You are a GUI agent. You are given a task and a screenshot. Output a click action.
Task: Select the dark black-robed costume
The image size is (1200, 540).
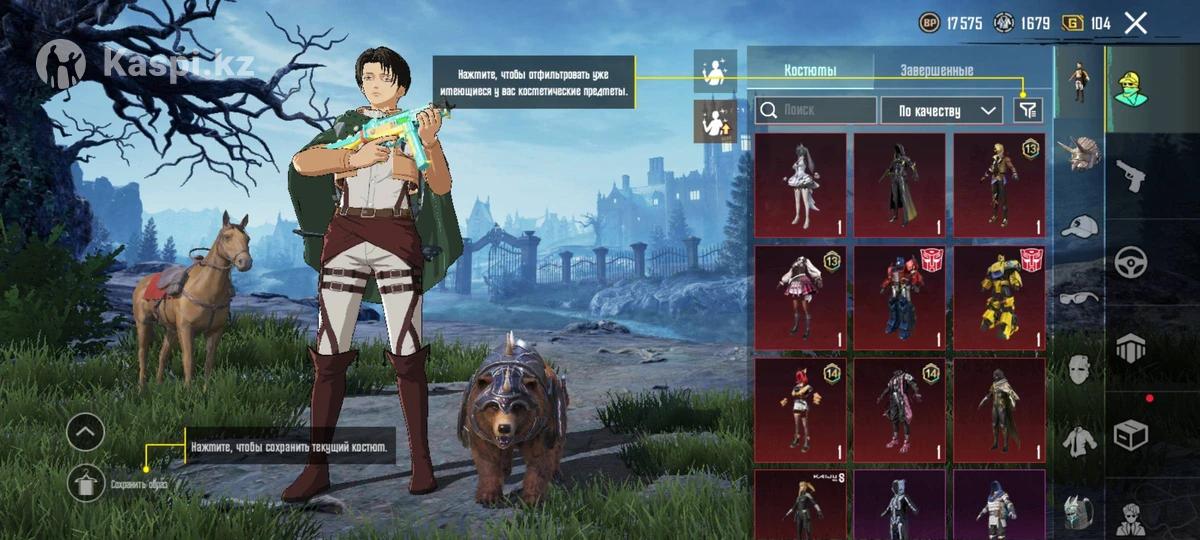point(899,185)
